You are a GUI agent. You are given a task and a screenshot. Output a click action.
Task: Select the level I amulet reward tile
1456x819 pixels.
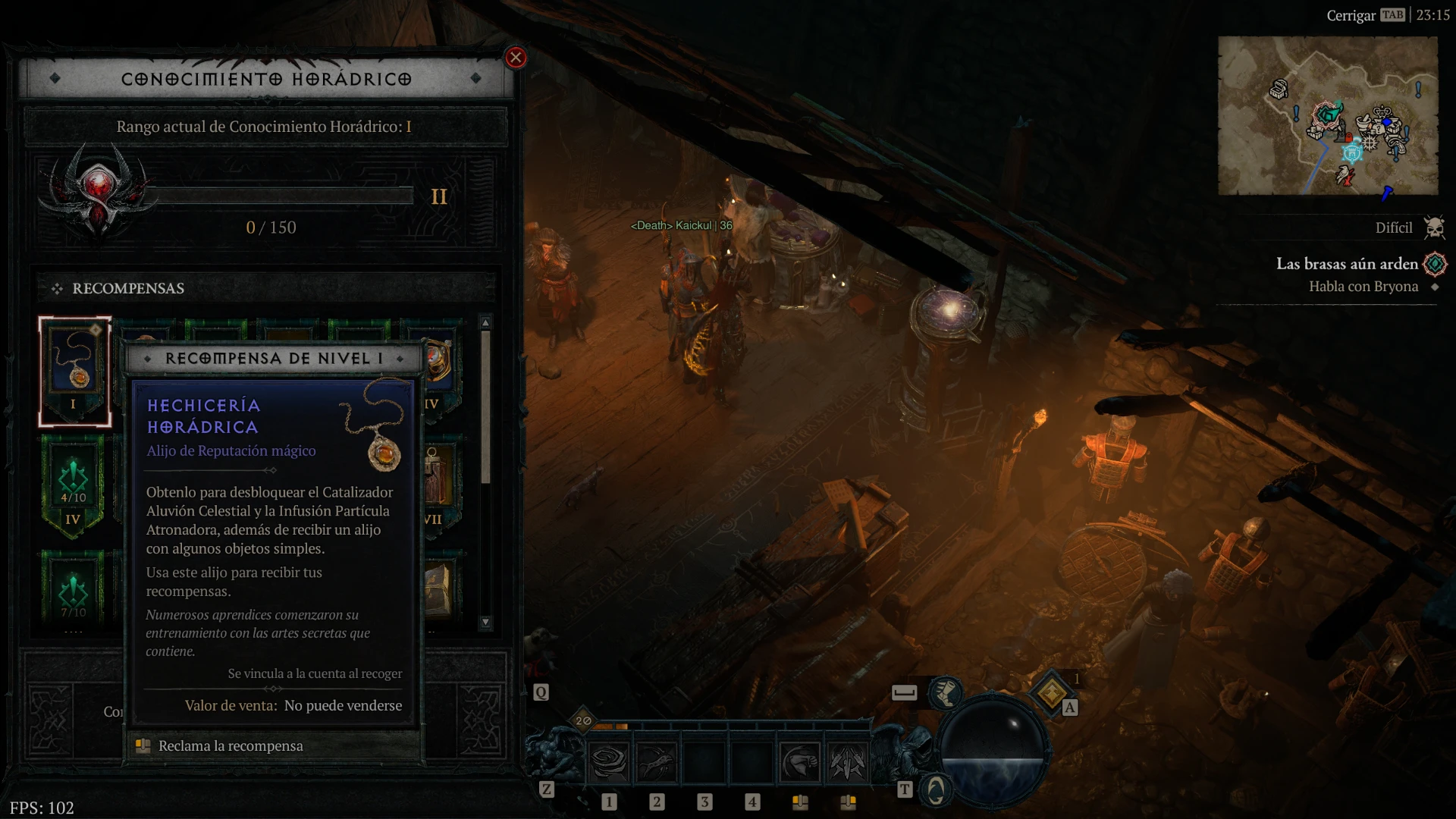tap(75, 372)
